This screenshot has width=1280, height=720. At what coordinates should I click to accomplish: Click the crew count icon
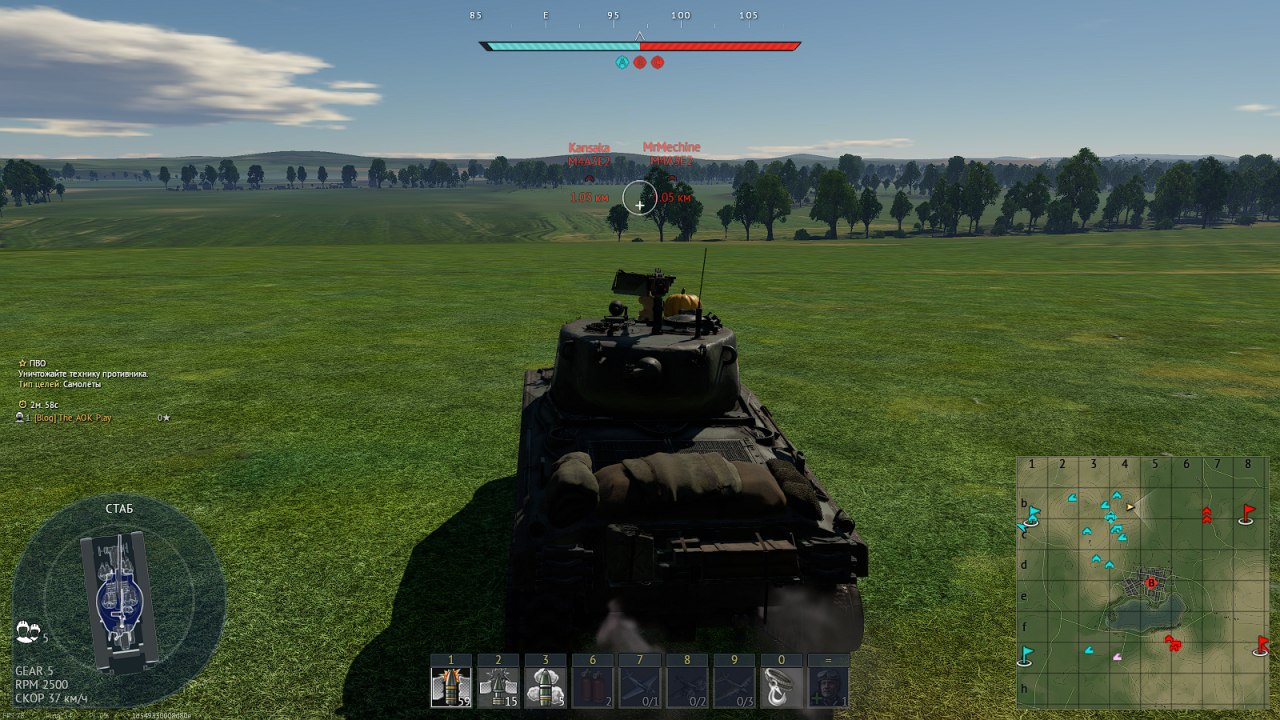pos(28,631)
